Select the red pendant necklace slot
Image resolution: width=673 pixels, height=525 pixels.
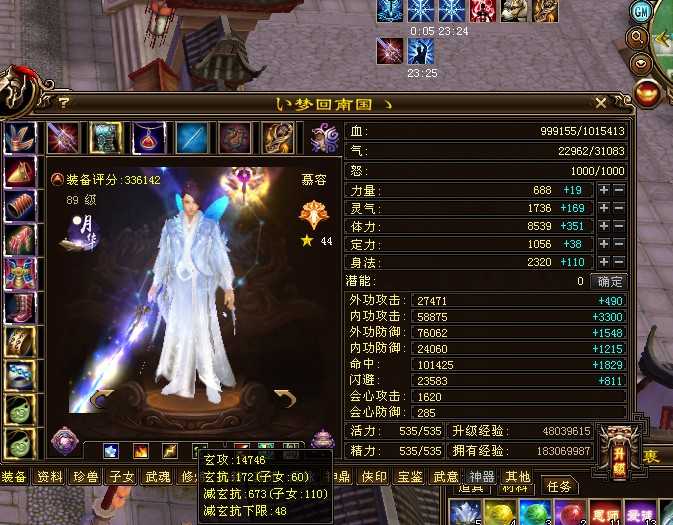[x=150, y=136]
